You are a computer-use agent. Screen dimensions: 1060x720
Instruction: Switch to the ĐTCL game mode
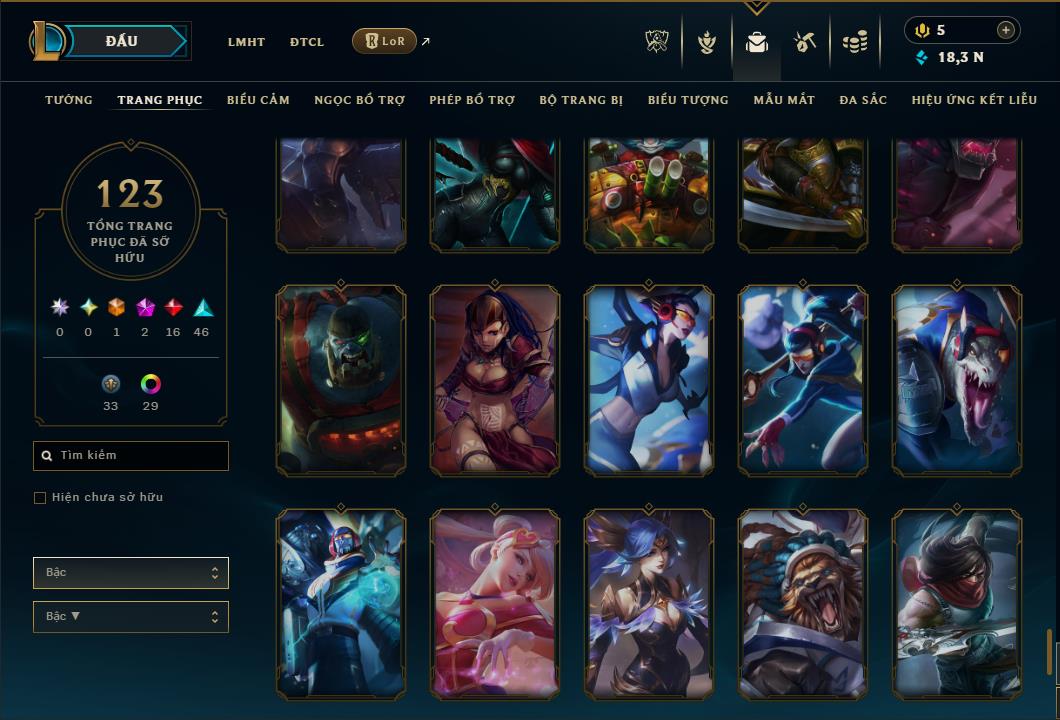[x=307, y=42]
